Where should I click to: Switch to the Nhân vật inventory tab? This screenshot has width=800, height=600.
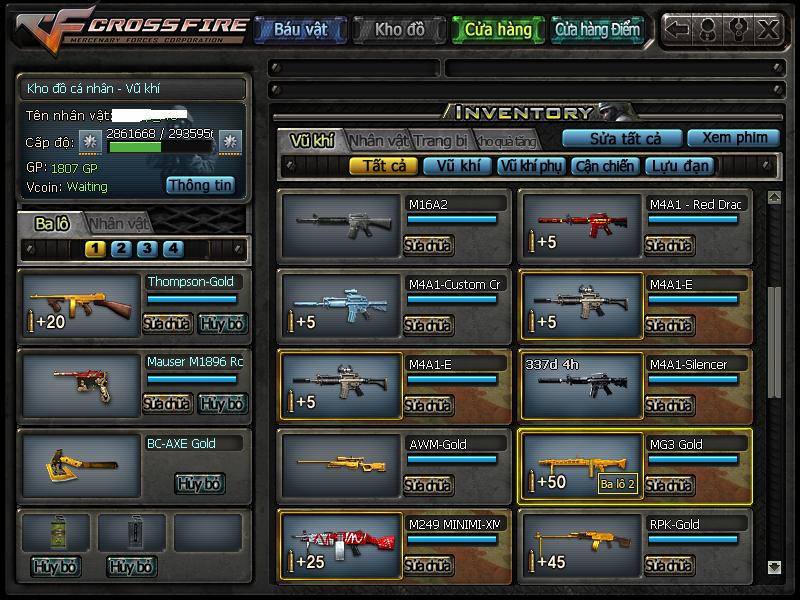[x=379, y=141]
